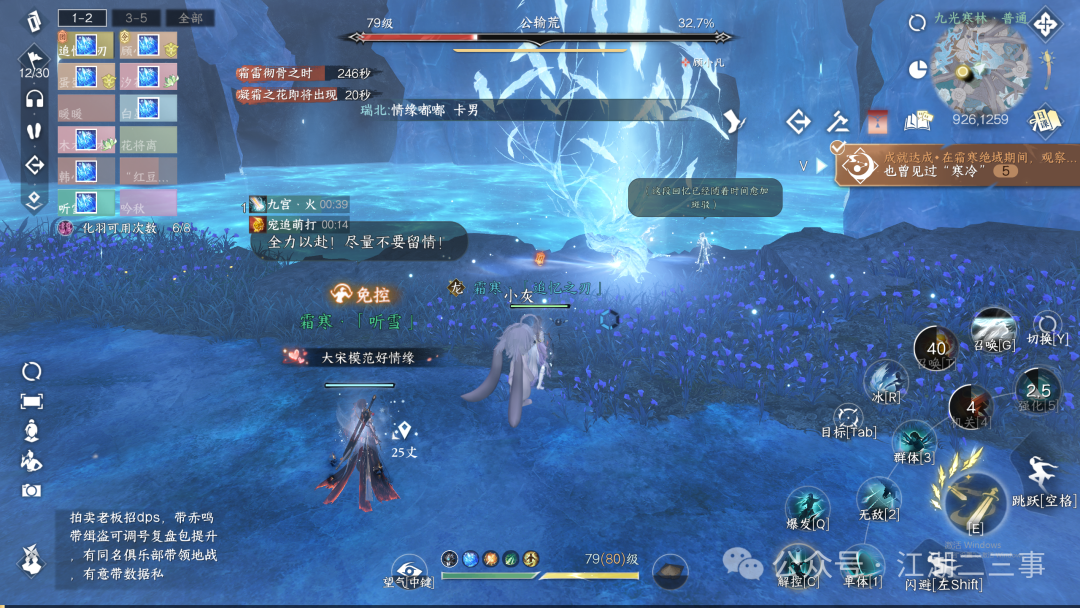Select raid member 暖暖
The height and width of the screenshot is (608, 1080).
(x=86, y=108)
